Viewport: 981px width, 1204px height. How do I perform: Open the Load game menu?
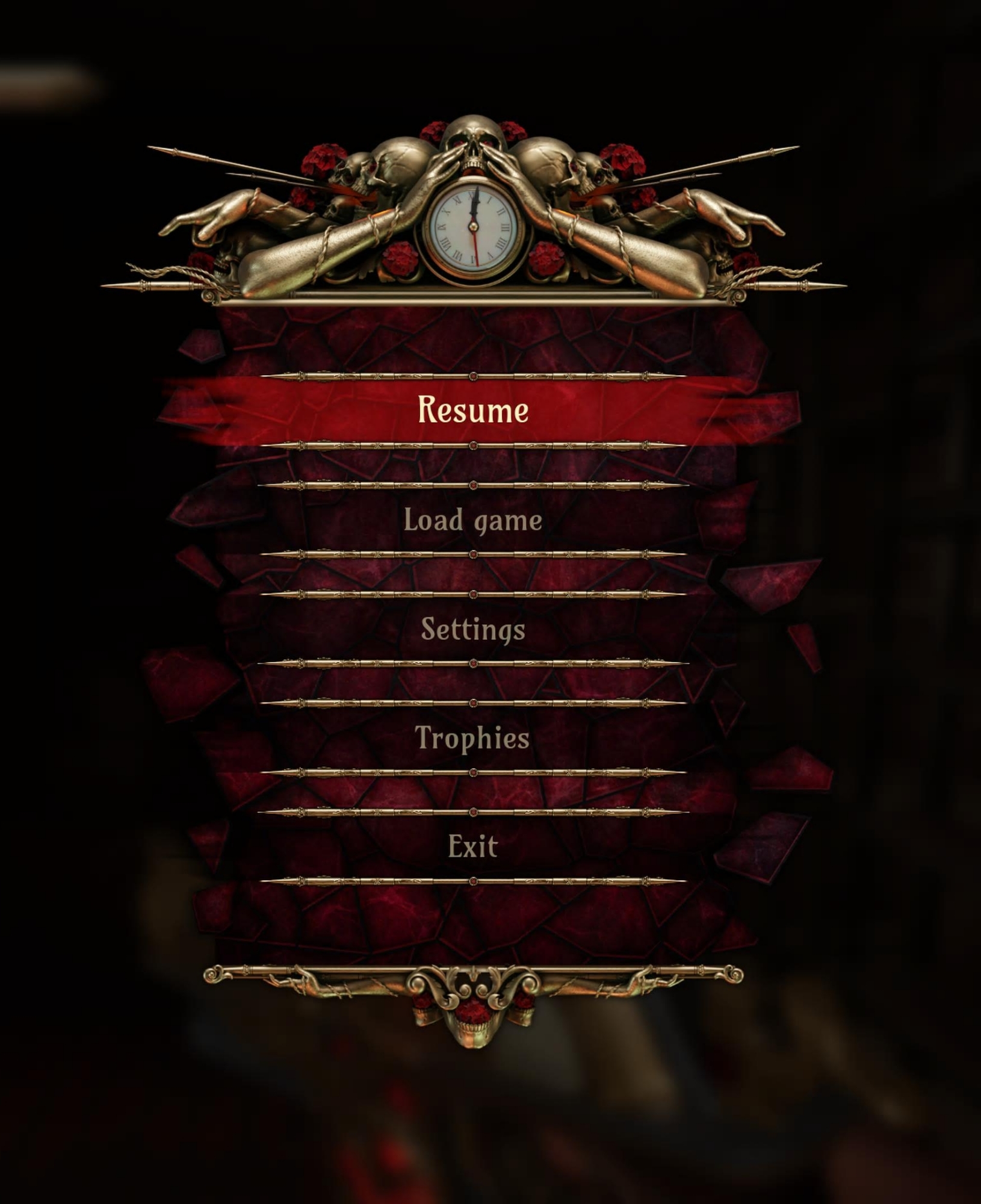473,520
